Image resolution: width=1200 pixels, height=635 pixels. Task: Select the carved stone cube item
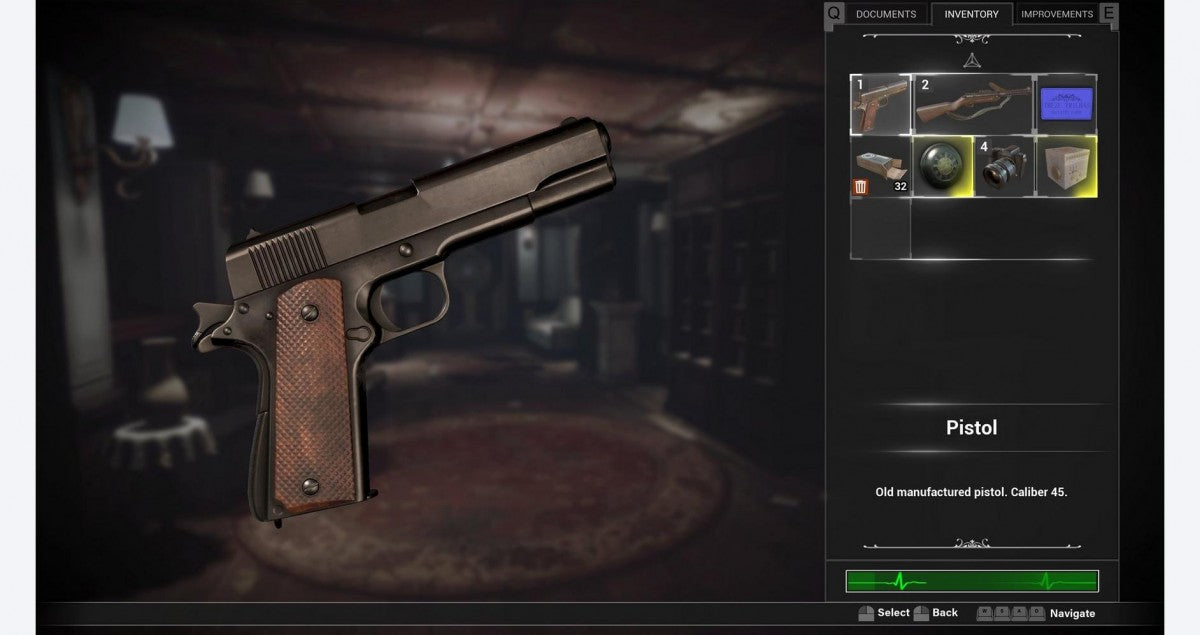[1066, 166]
